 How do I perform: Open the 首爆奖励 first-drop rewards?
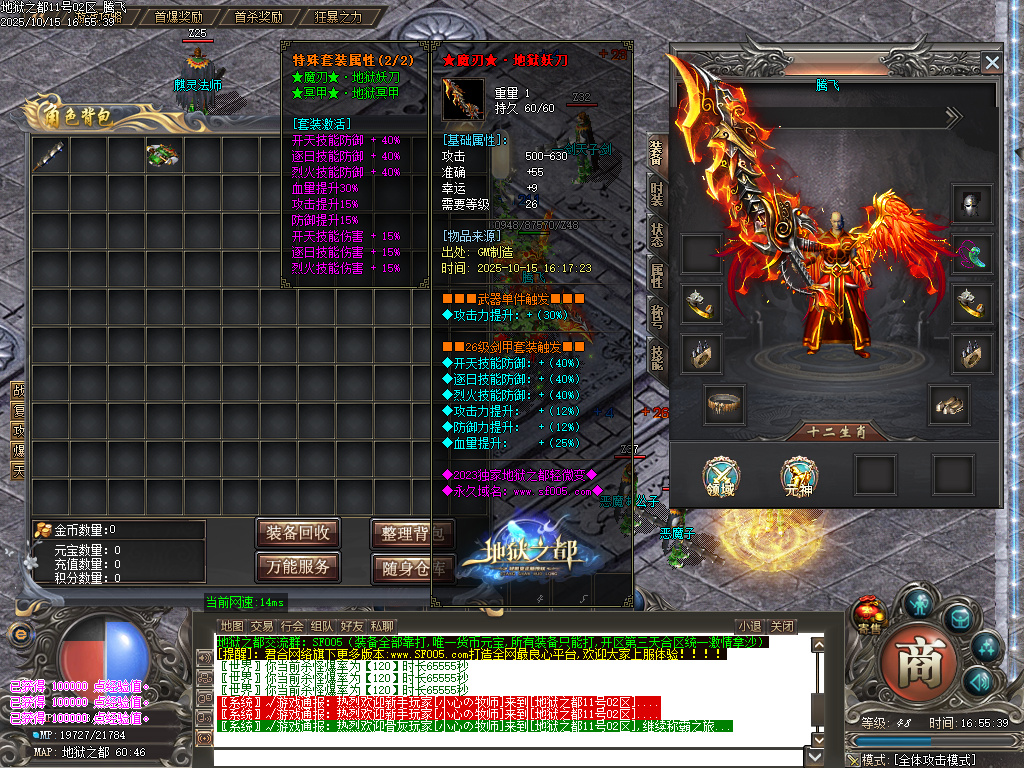click(x=178, y=17)
